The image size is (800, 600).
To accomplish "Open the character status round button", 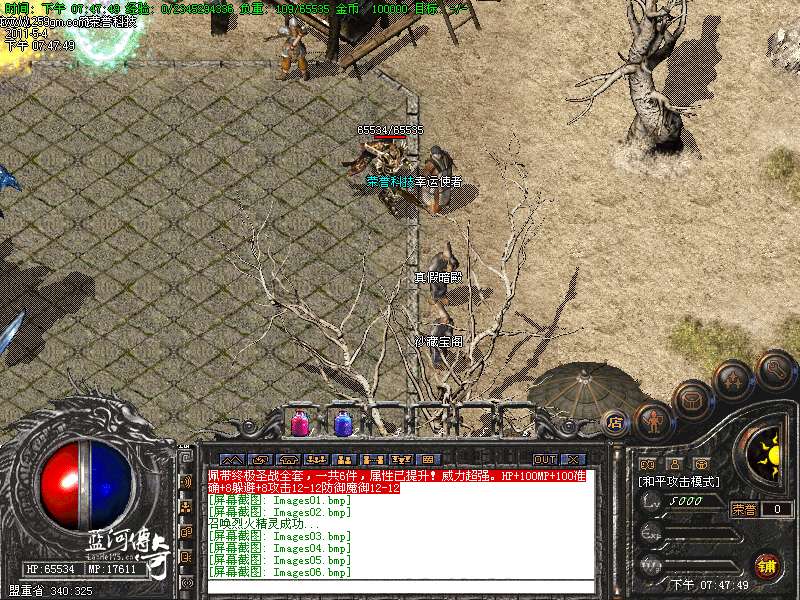I will click(654, 419).
